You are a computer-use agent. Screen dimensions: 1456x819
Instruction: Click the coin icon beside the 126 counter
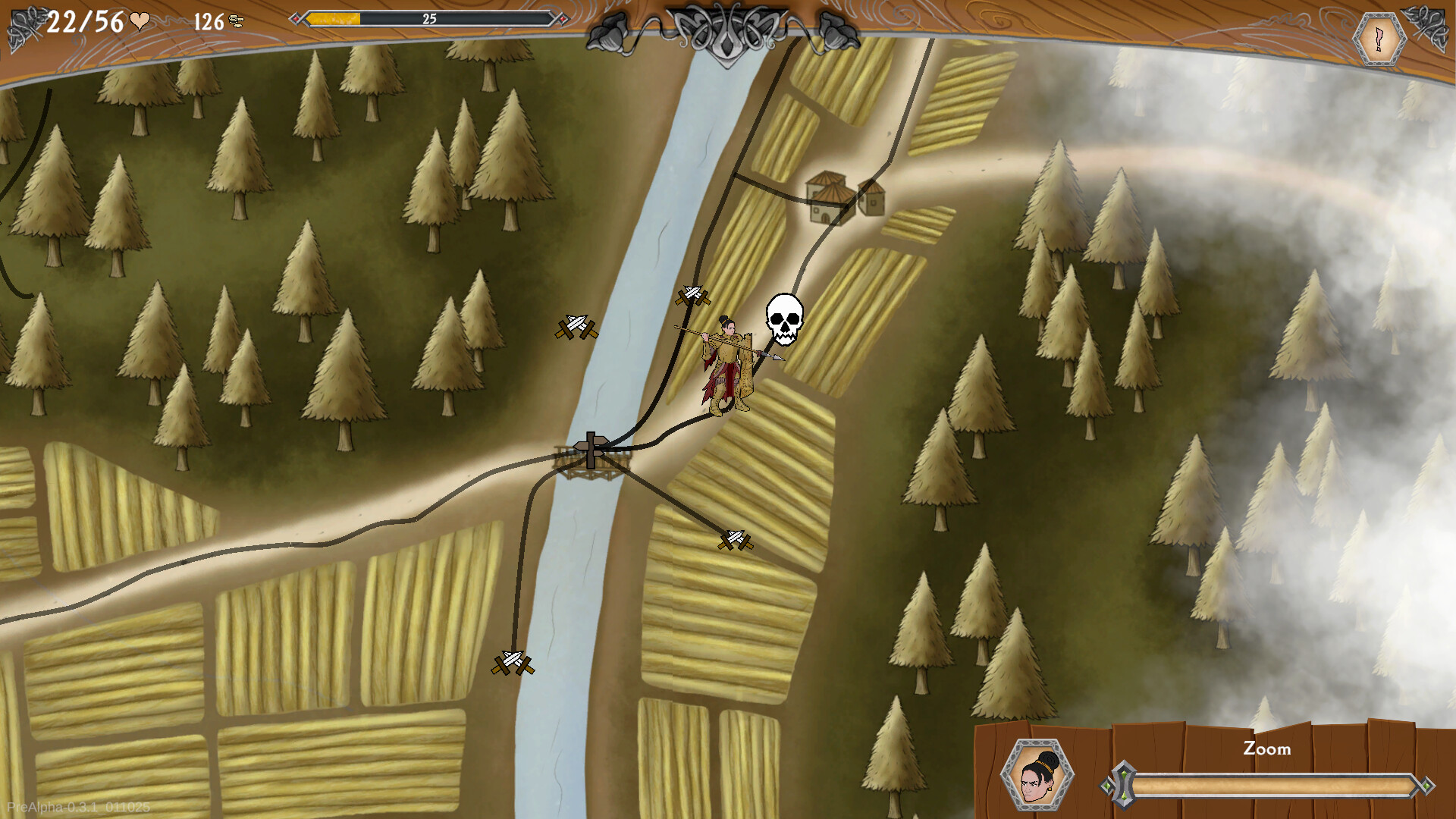[x=235, y=19]
